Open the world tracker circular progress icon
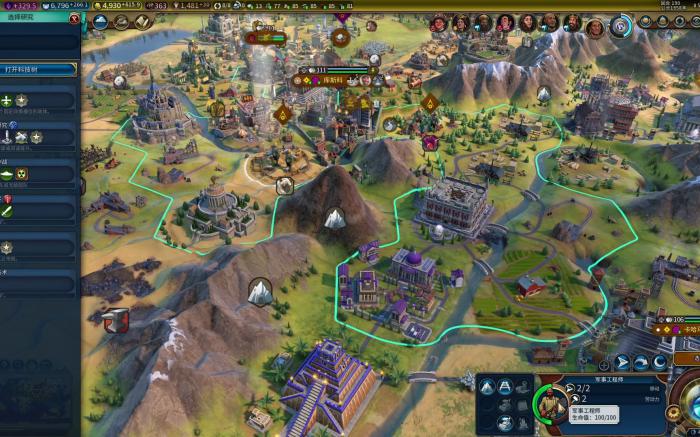Screen dimensions: 700x437 click(x=622, y=24)
